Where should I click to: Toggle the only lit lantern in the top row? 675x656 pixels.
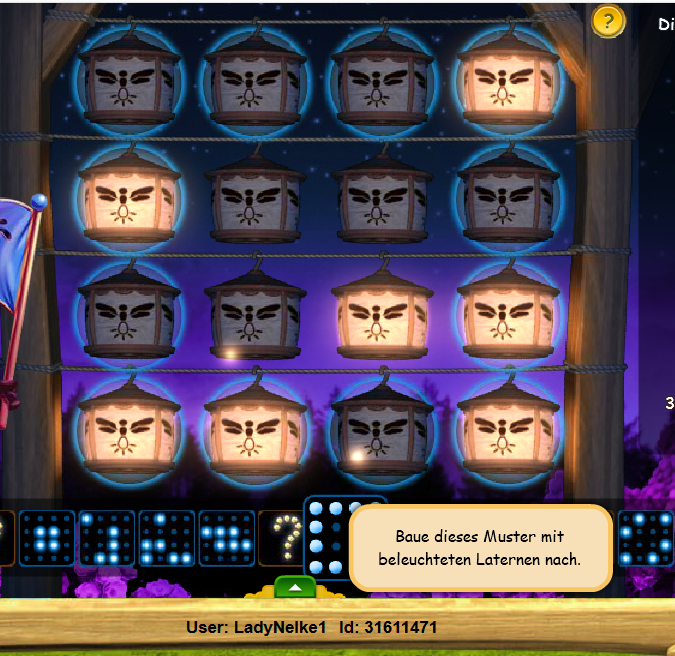point(507,80)
